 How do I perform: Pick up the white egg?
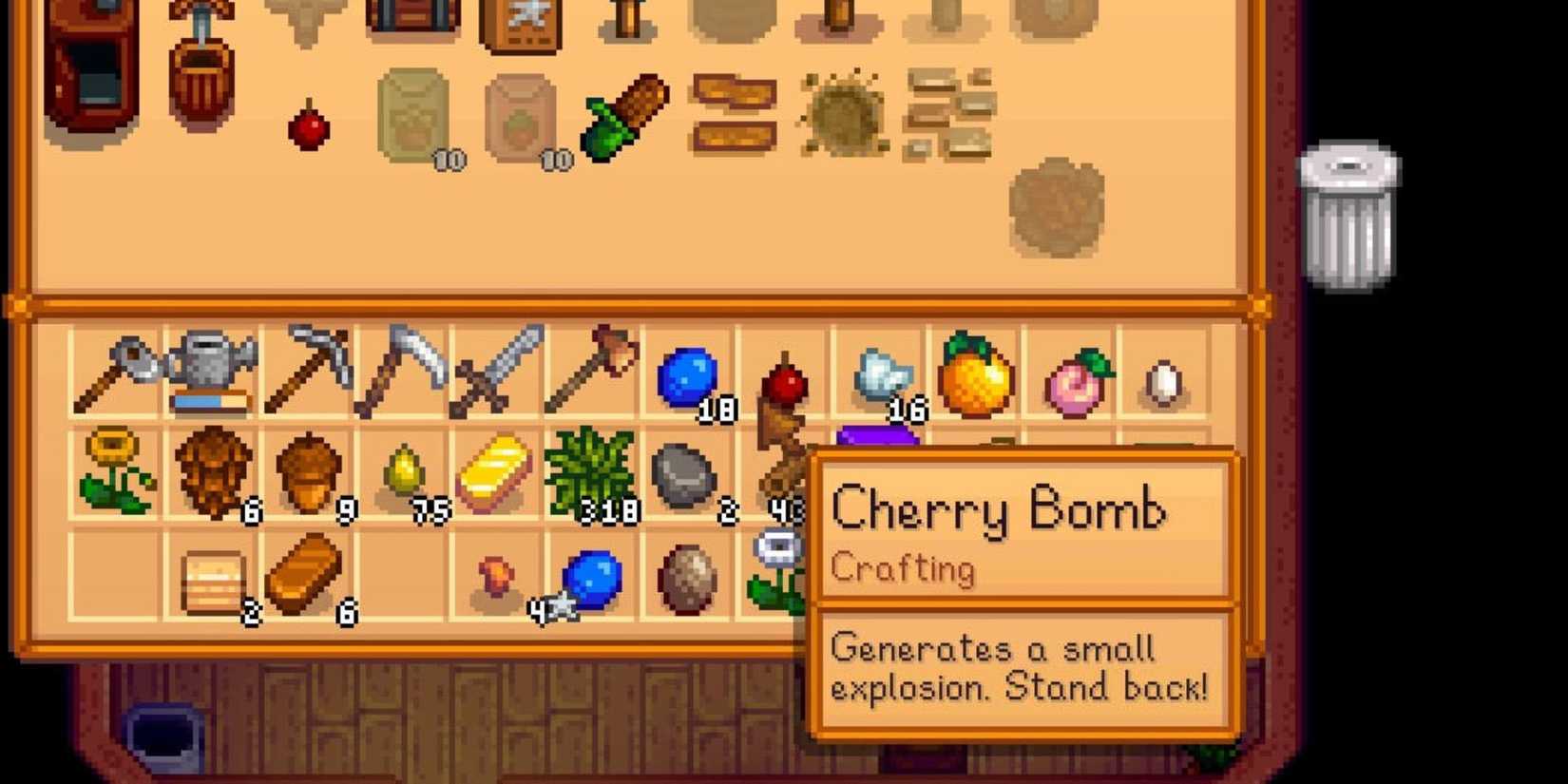[x=1164, y=380]
